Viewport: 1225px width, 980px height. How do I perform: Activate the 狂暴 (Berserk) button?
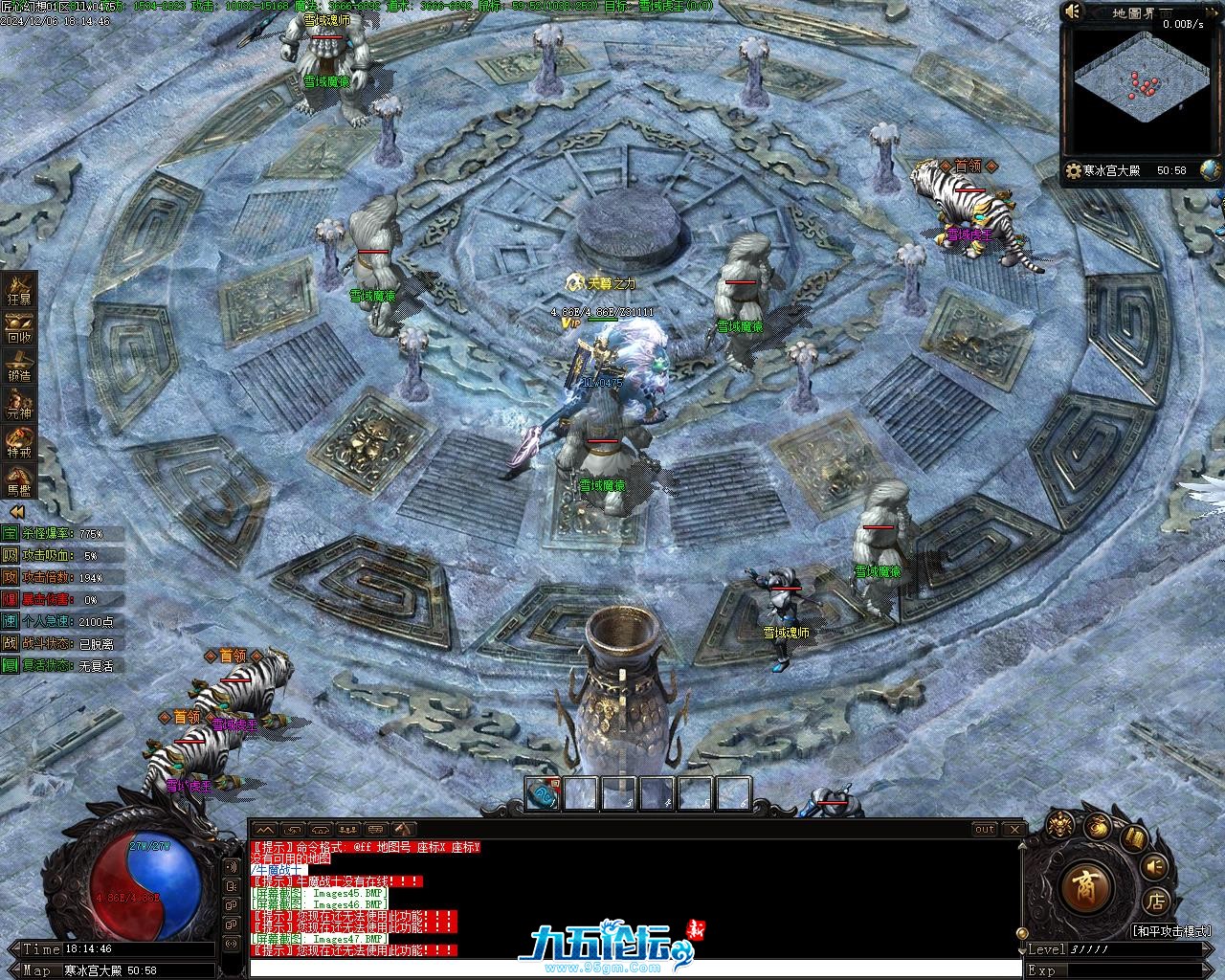(x=19, y=289)
